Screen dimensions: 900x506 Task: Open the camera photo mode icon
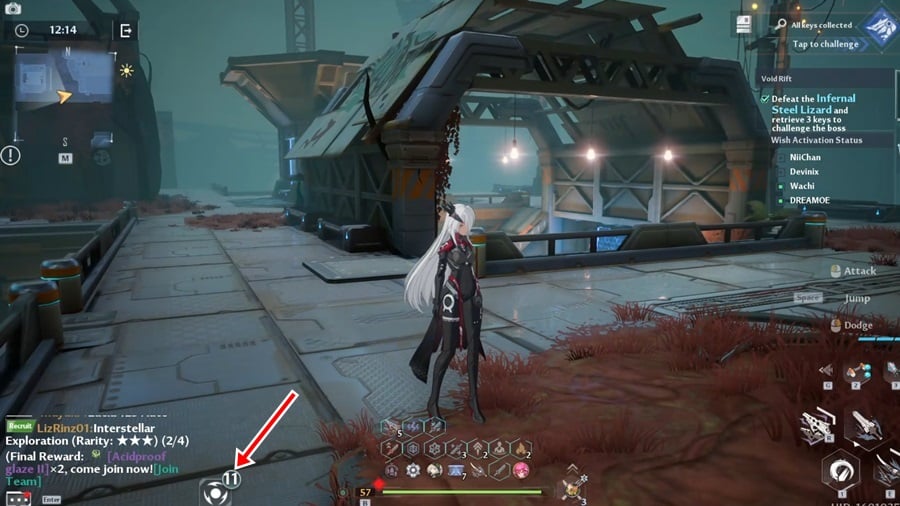[x=14, y=7]
